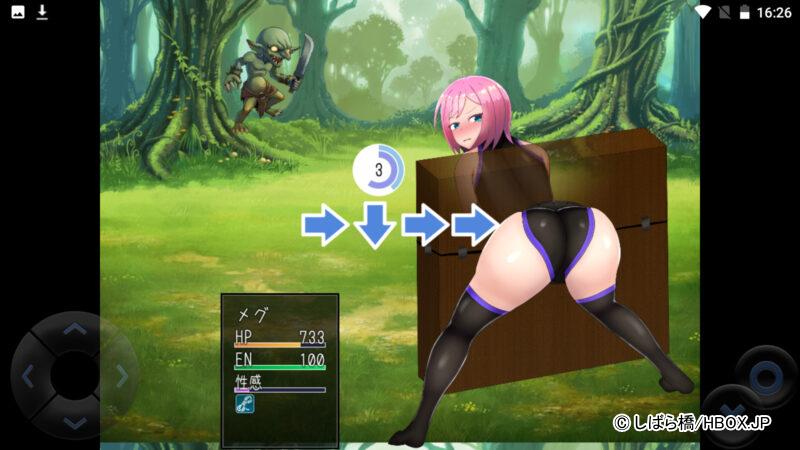Tap the up arrow on the virtual d-pad

pyautogui.click(x=74, y=330)
